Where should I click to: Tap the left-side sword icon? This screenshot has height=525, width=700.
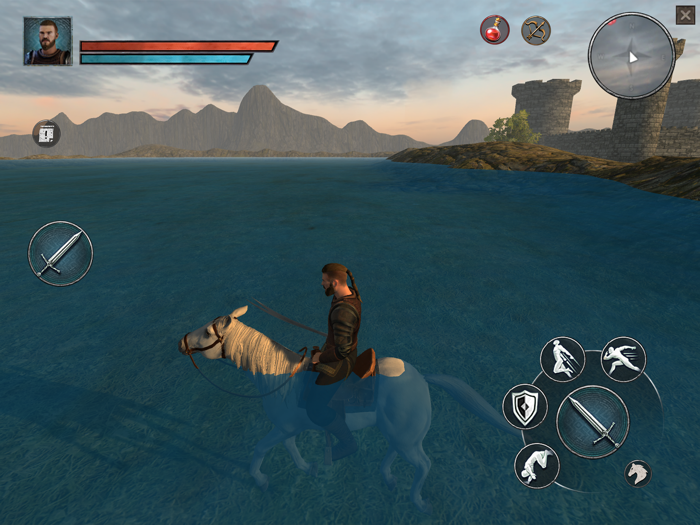[60, 254]
